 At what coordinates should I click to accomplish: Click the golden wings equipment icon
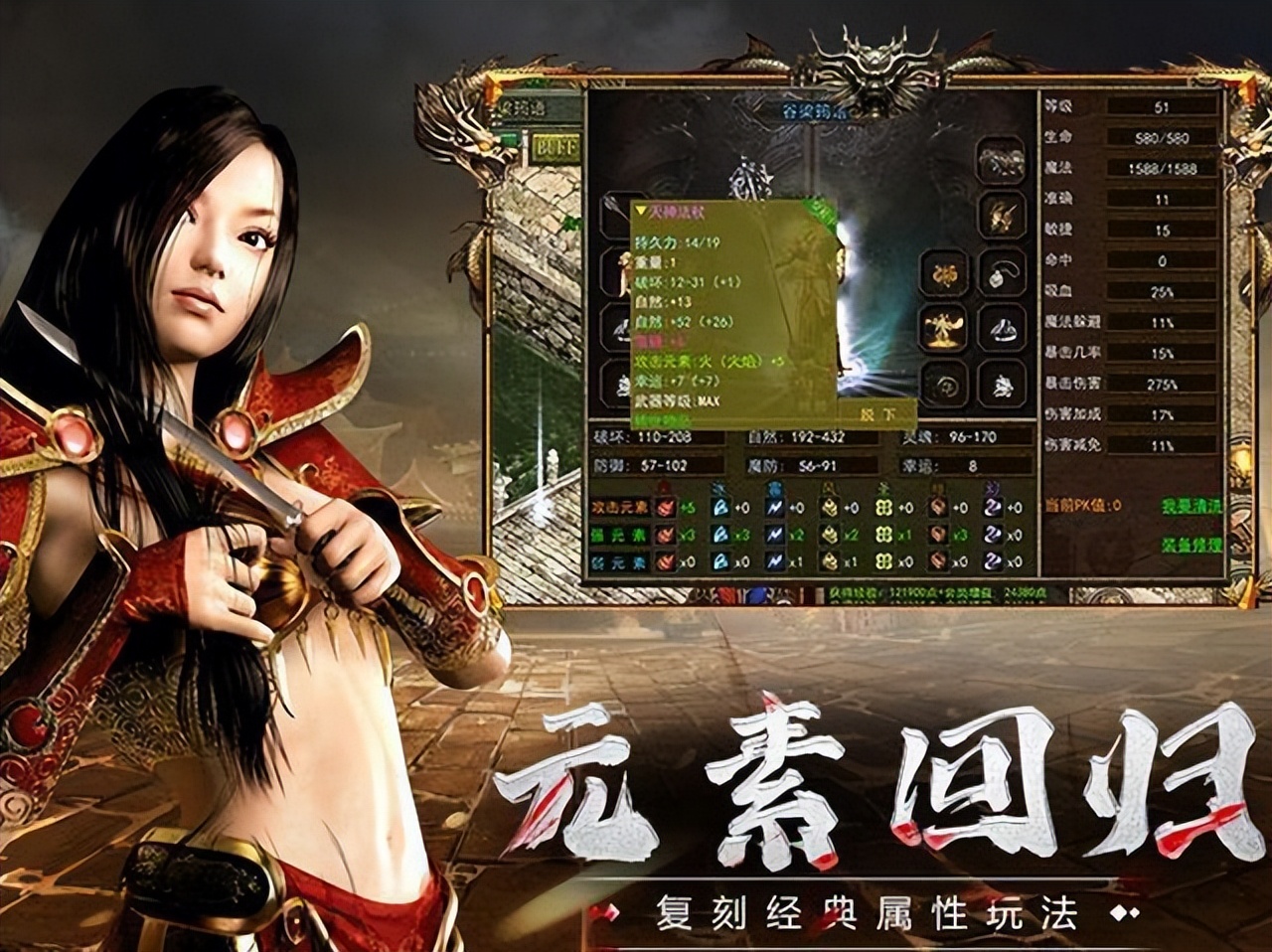[x=945, y=328]
